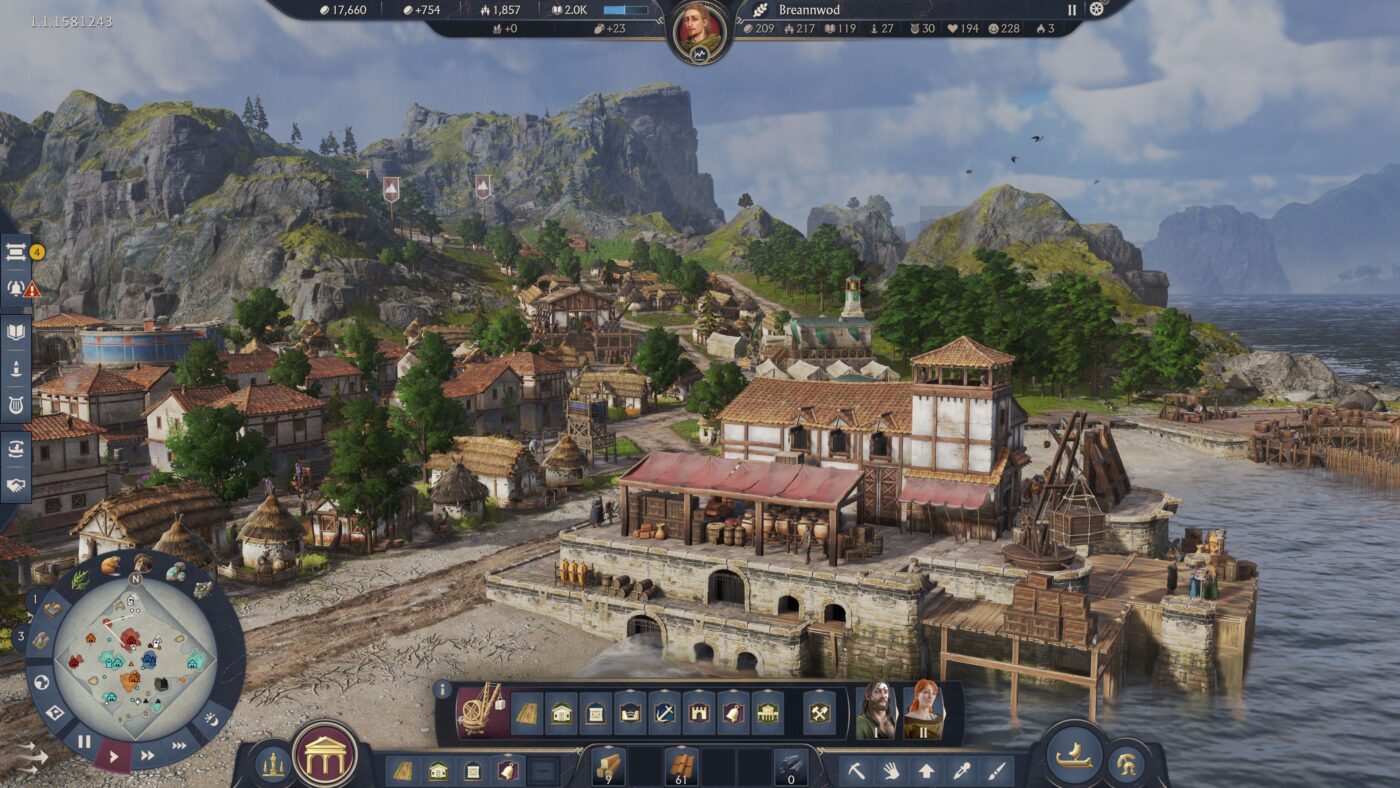Pause game speed on the minimap ring
The image size is (1400, 788).
point(84,741)
